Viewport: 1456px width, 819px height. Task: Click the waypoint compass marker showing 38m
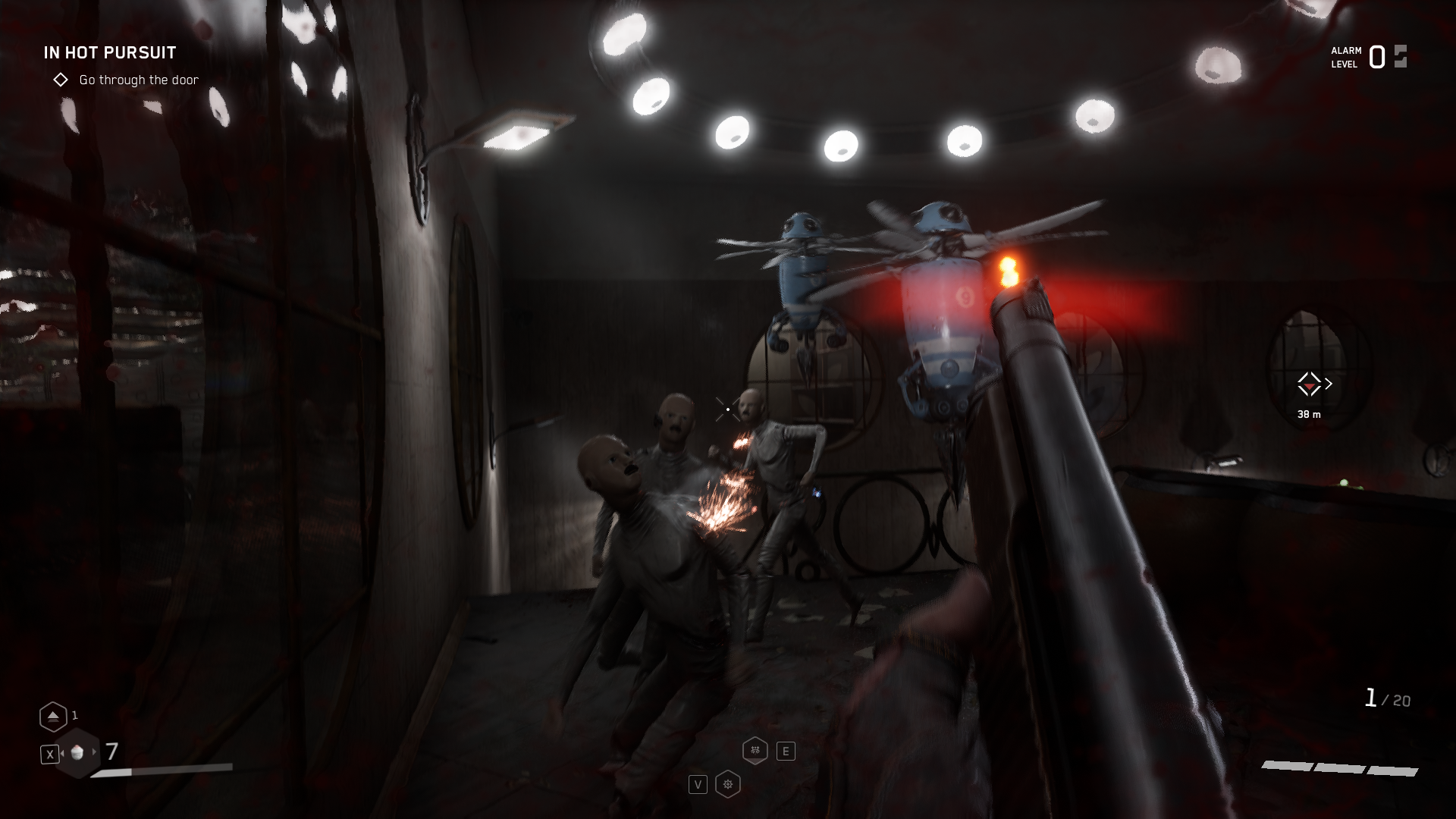[1309, 384]
